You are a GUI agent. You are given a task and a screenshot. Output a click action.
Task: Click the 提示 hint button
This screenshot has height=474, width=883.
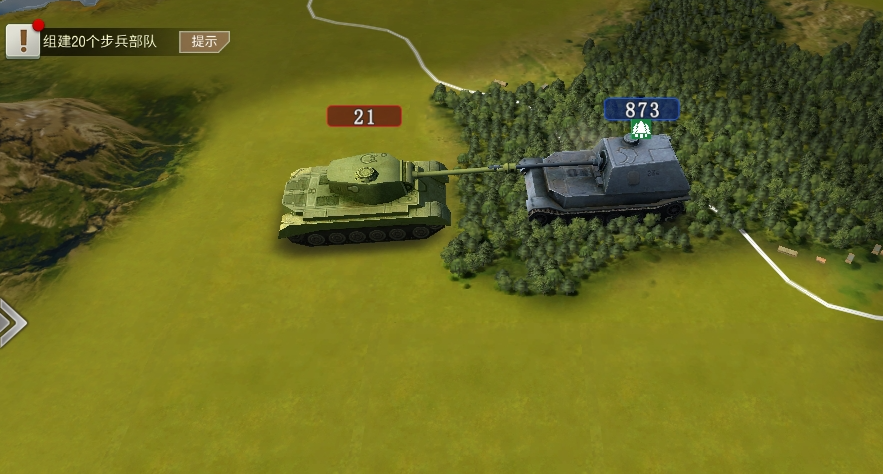tap(204, 41)
